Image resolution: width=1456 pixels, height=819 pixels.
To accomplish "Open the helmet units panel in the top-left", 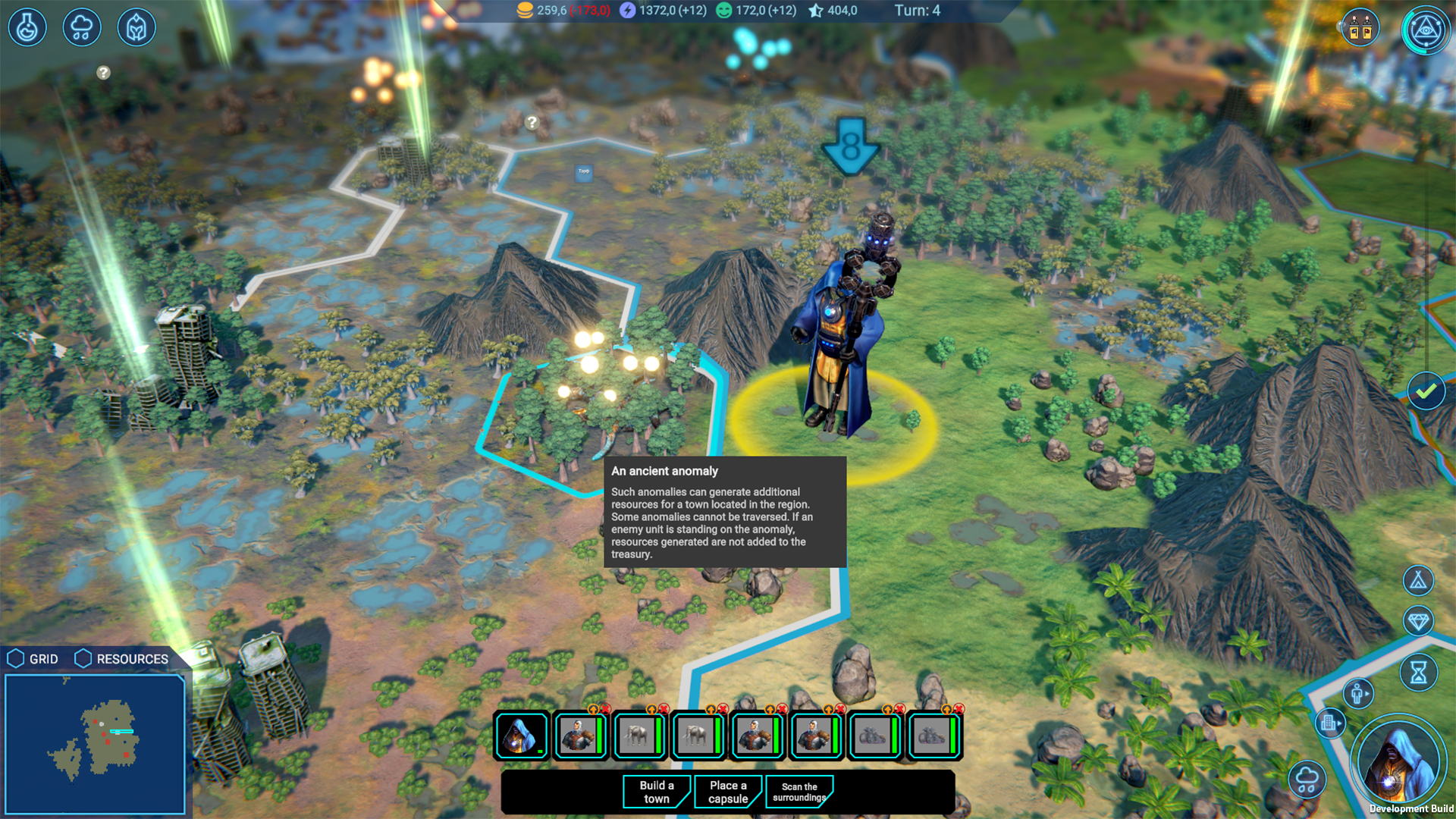I will [136, 27].
